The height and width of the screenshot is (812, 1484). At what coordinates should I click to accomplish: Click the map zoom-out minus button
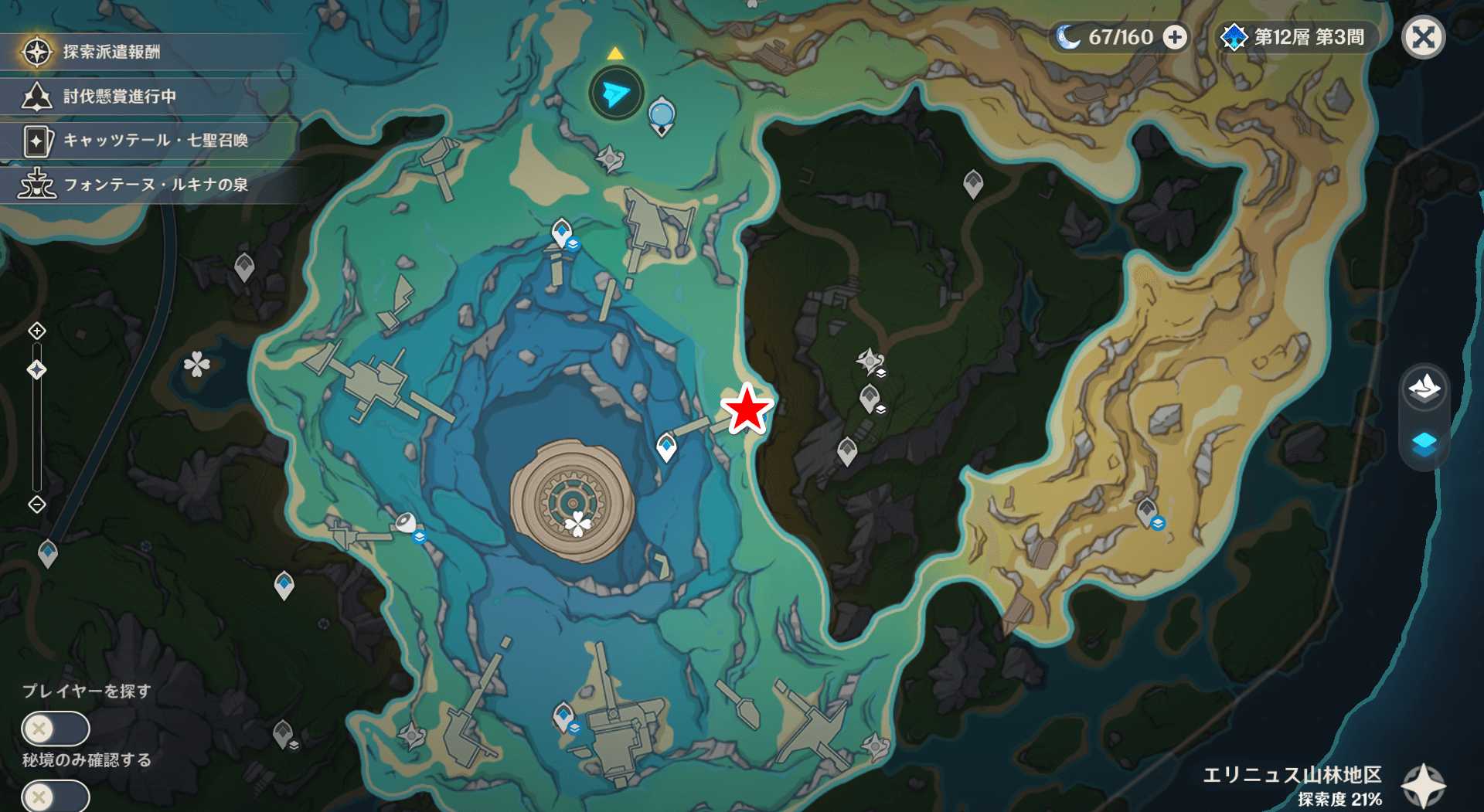pos(37,505)
